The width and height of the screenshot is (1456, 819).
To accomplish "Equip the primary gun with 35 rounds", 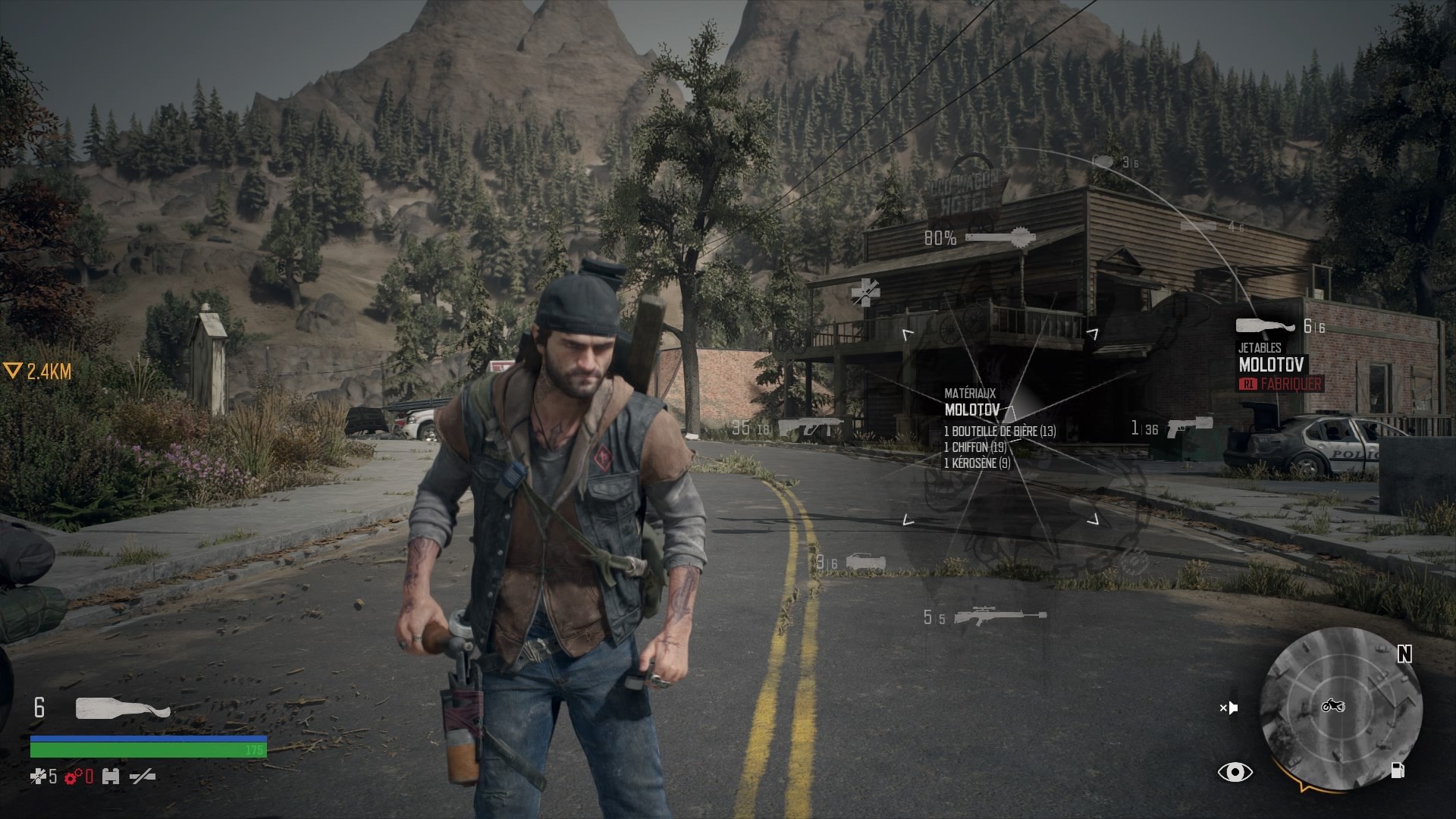I will point(810,428).
